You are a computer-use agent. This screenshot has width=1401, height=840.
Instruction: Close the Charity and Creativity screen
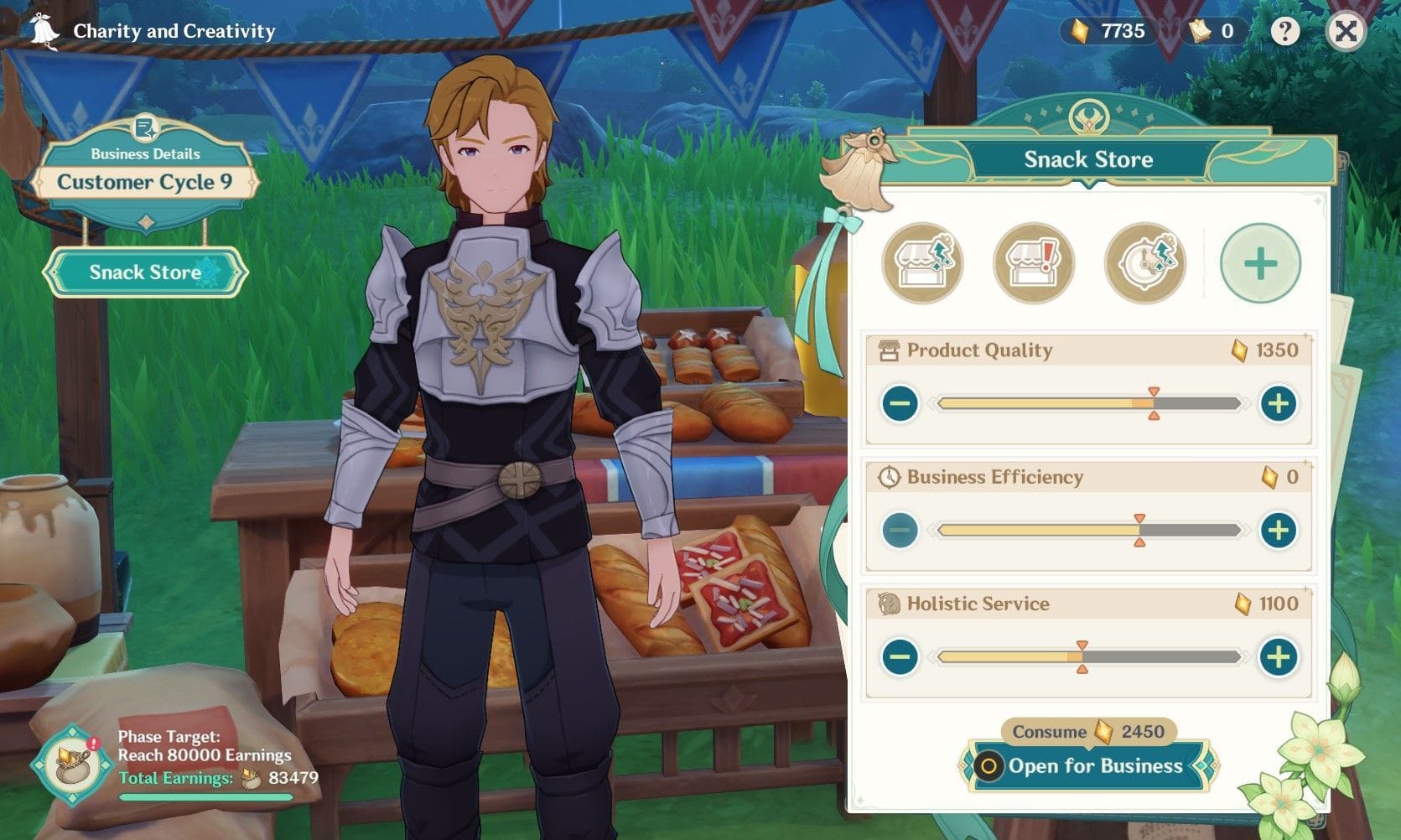coord(1346,32)
